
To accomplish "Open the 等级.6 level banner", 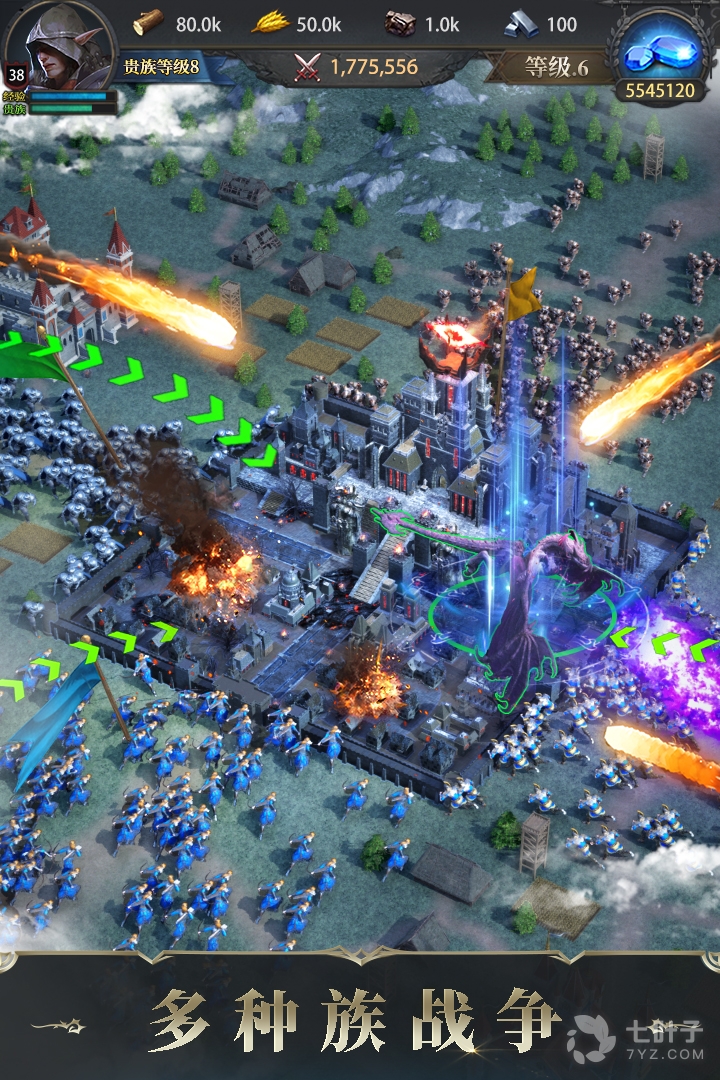I will (x=555, y=67).
